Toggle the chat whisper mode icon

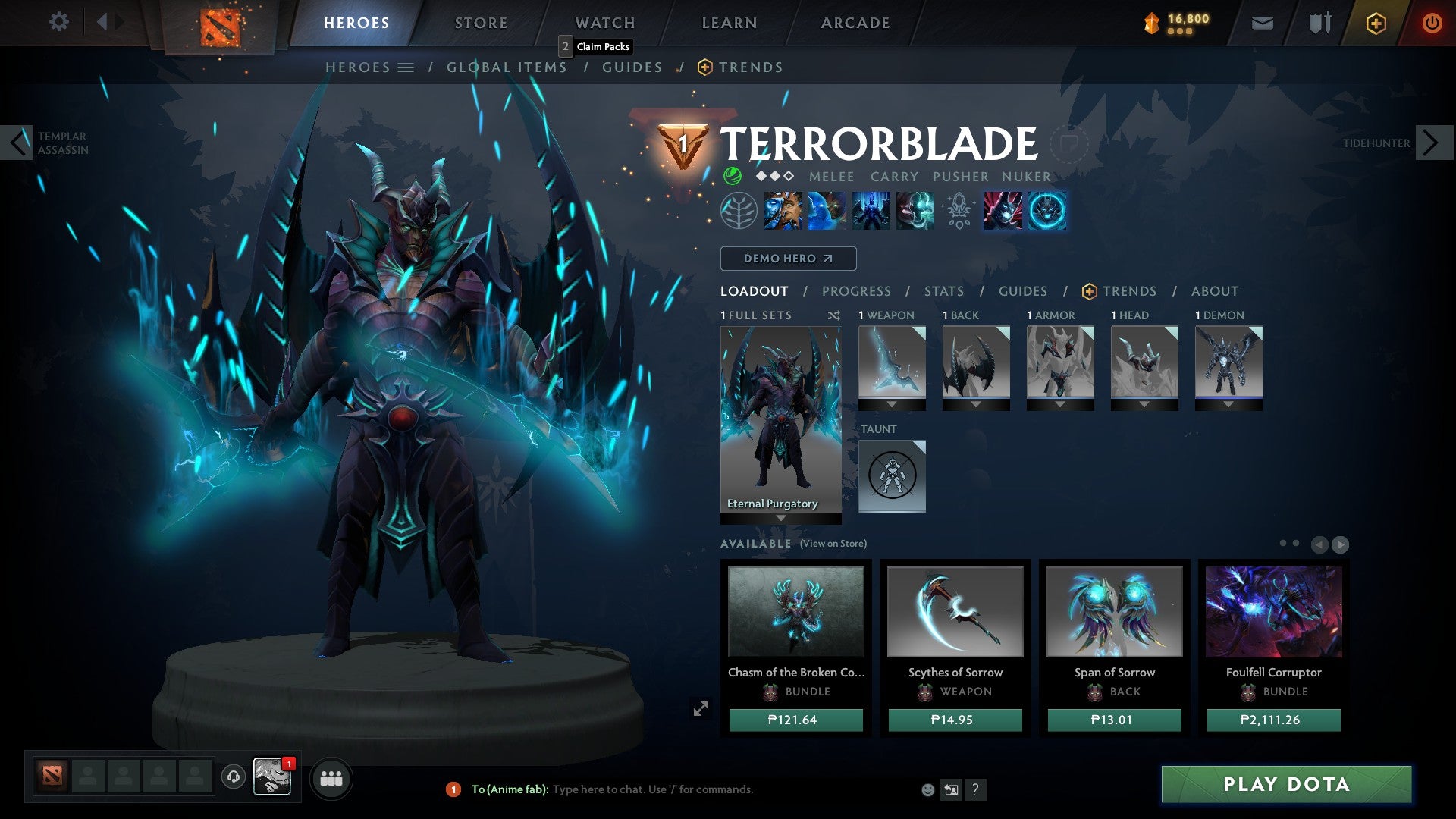952,789
